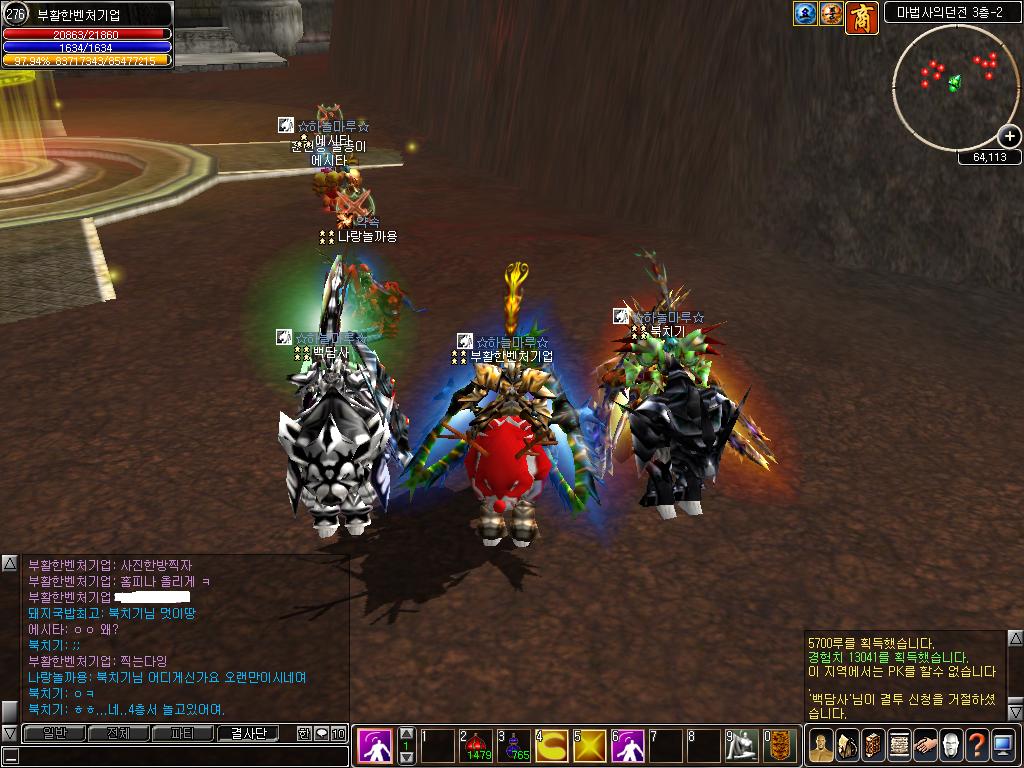Screen dimensions: 1024x768
Task: Use the red potion in slot 2
Action: (x=477, y=745)
